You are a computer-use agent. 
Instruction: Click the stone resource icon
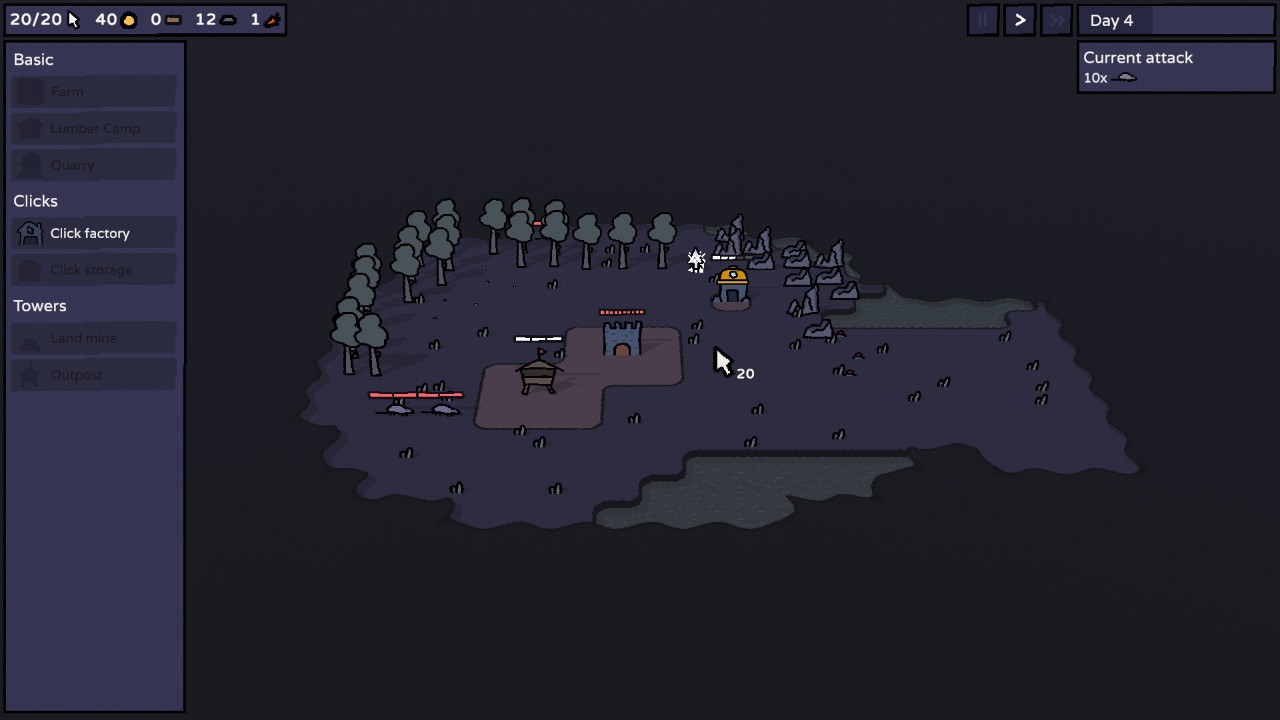pyautogui.click(x=229, y=18)
